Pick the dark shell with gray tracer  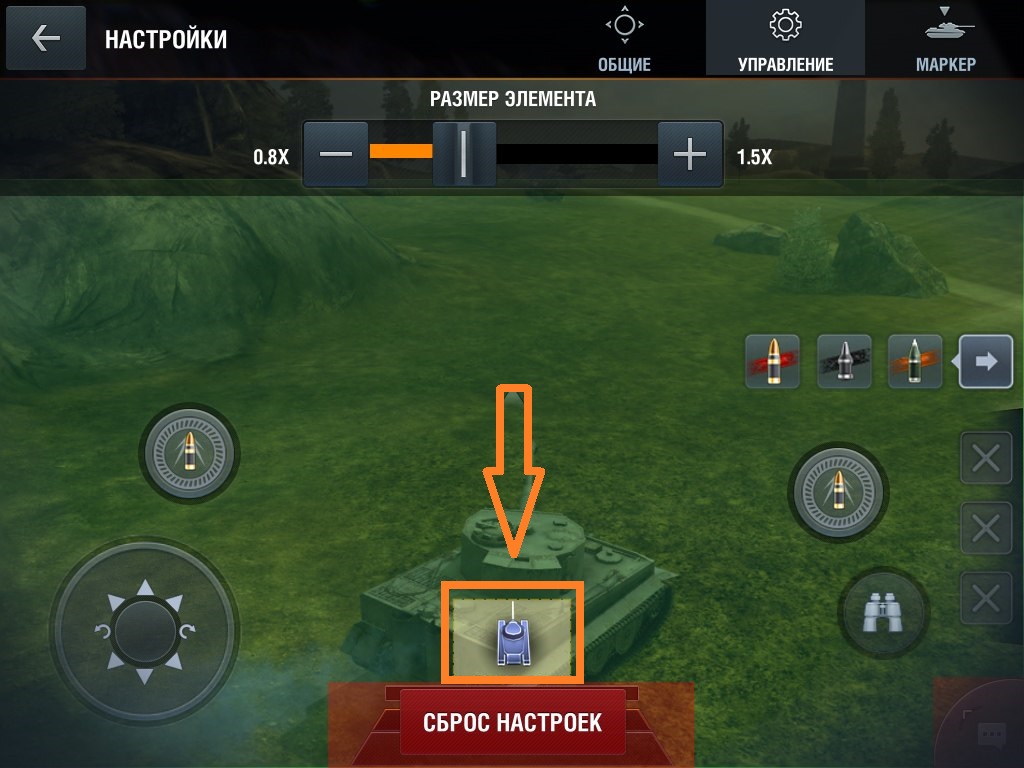click(844, 361)
